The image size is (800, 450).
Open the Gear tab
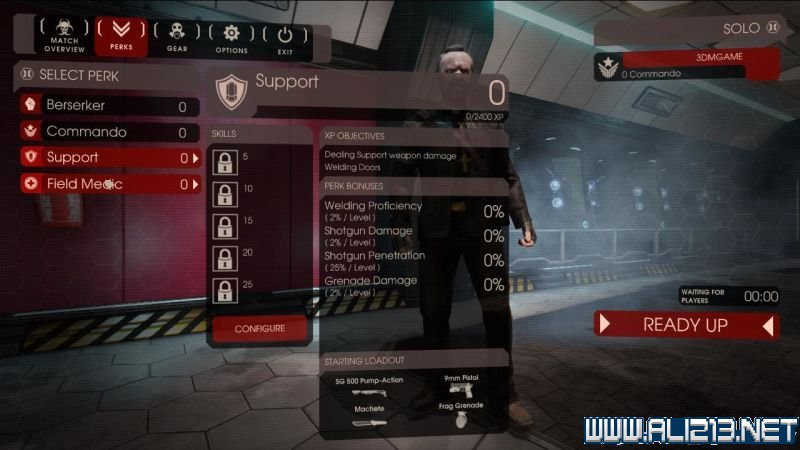177,38
